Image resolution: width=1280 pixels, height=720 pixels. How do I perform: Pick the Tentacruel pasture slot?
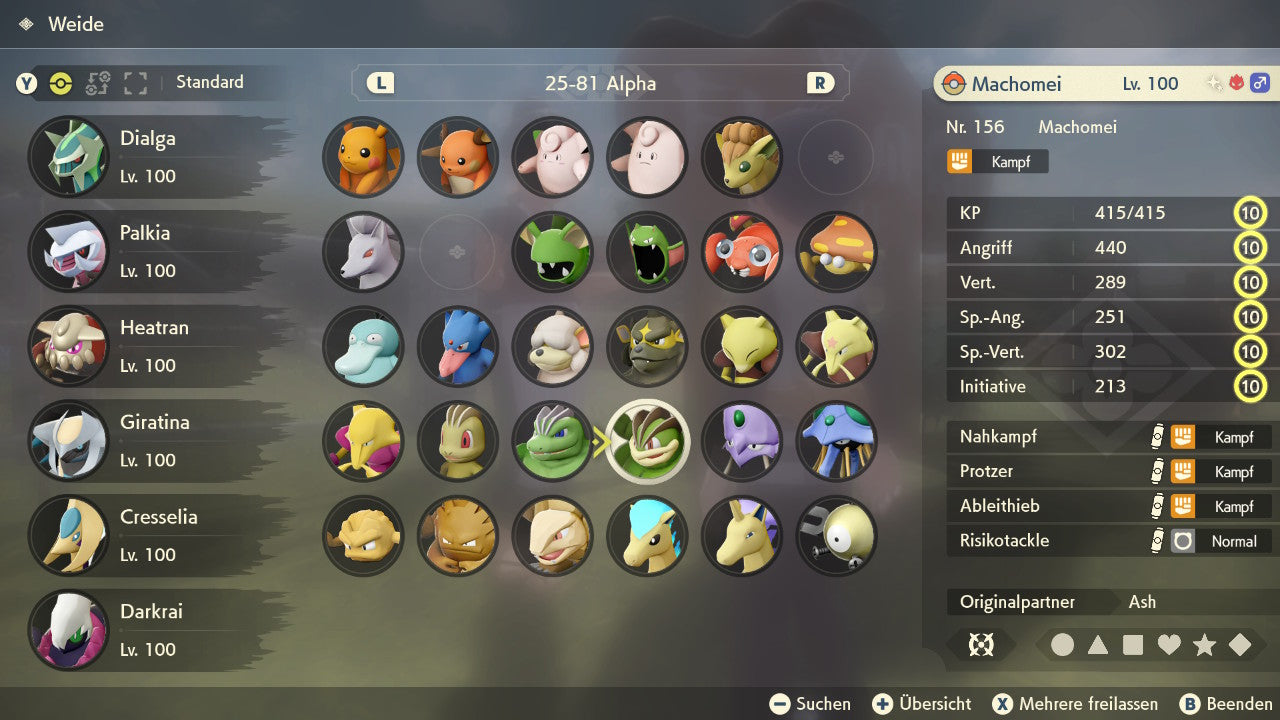[837, 441]
